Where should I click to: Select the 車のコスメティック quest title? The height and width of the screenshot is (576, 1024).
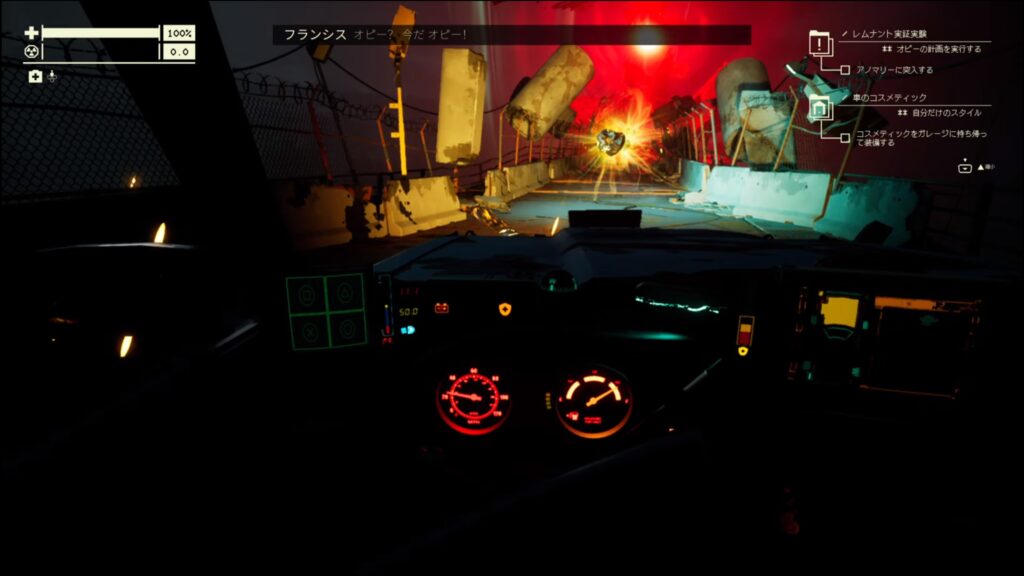pos(879,98)
